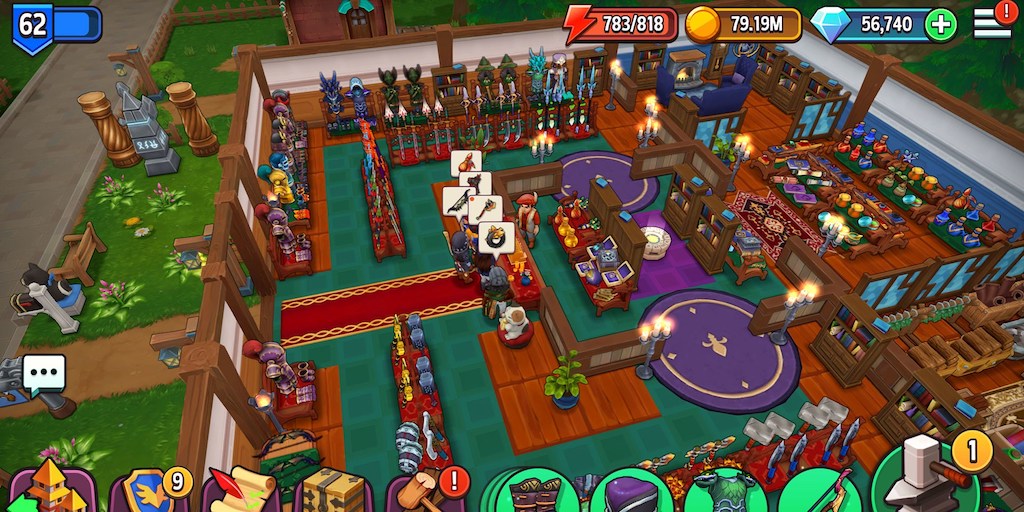Select the spear crafting slot

pyautogui.click(x=820, y=494)
